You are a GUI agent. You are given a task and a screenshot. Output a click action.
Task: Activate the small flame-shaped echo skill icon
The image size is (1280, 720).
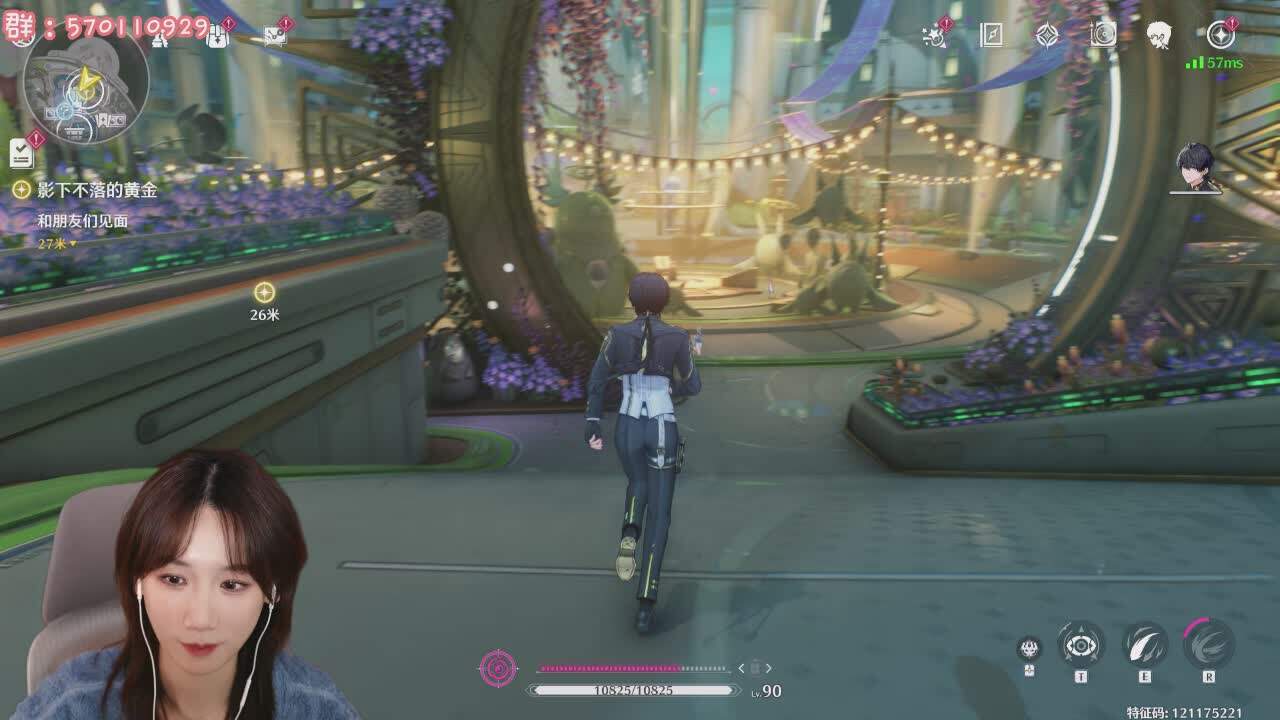[x=1029, y=649]
